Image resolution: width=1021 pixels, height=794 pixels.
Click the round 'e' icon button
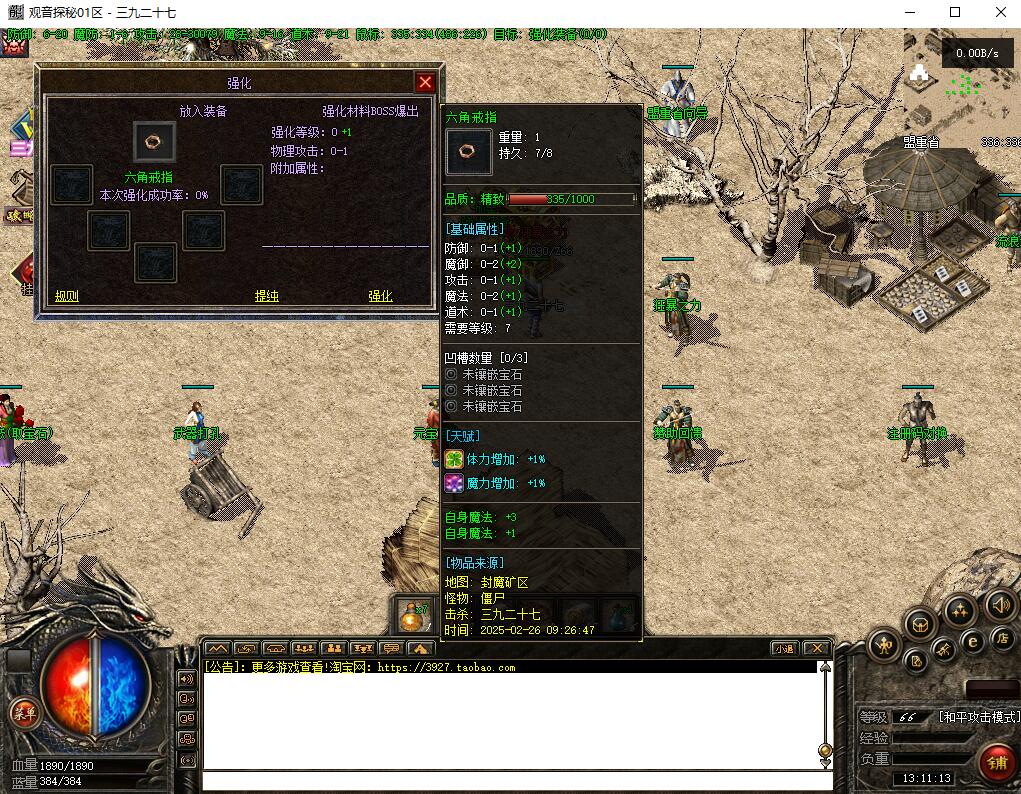(x=971, y=641)
